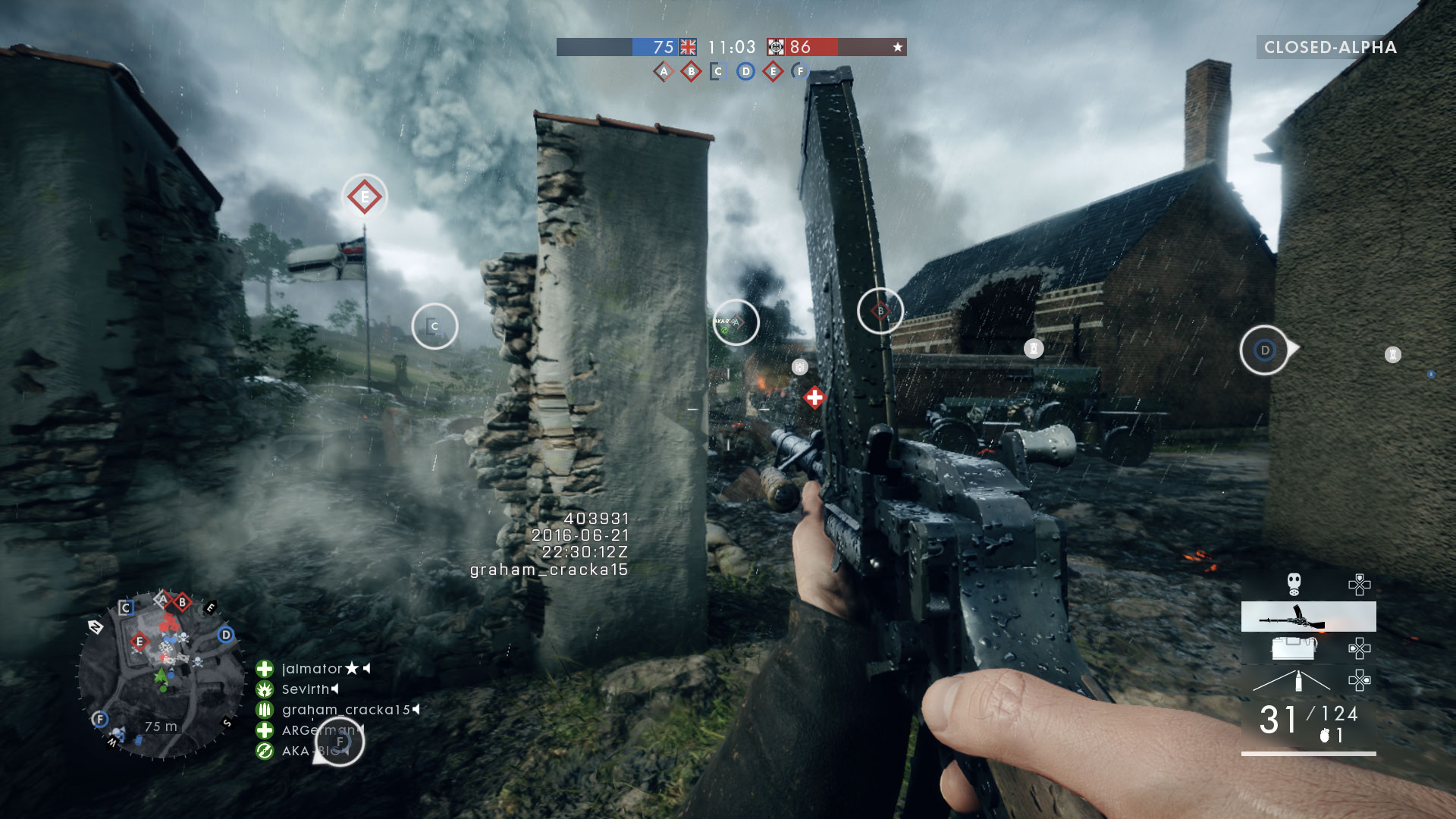1456x819 pixels.
Task: Open the D-pad selector beside gas mask
Action: (x=1360, y=586)
